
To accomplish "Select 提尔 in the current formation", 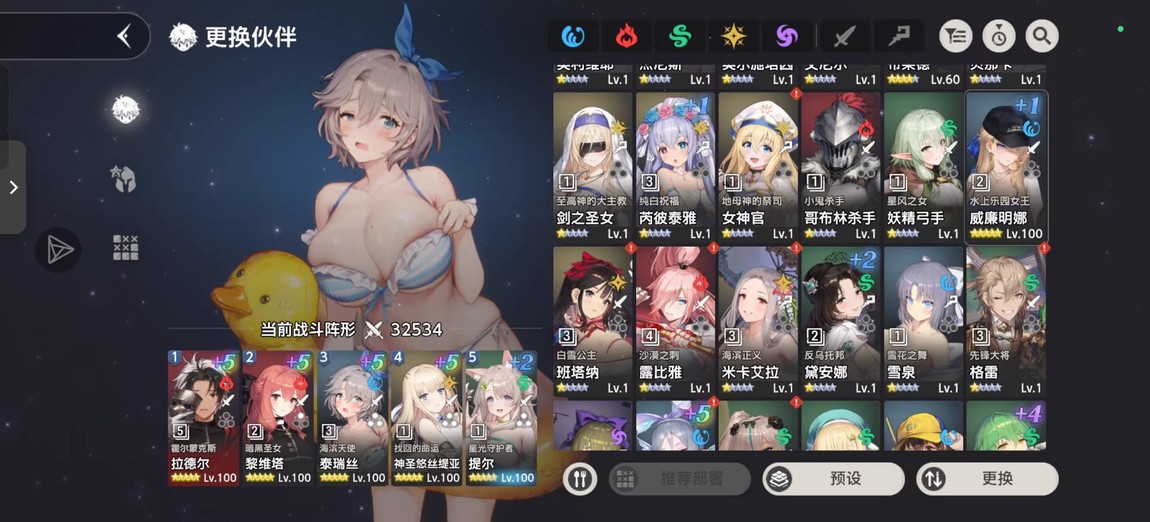I will point(501,417).
